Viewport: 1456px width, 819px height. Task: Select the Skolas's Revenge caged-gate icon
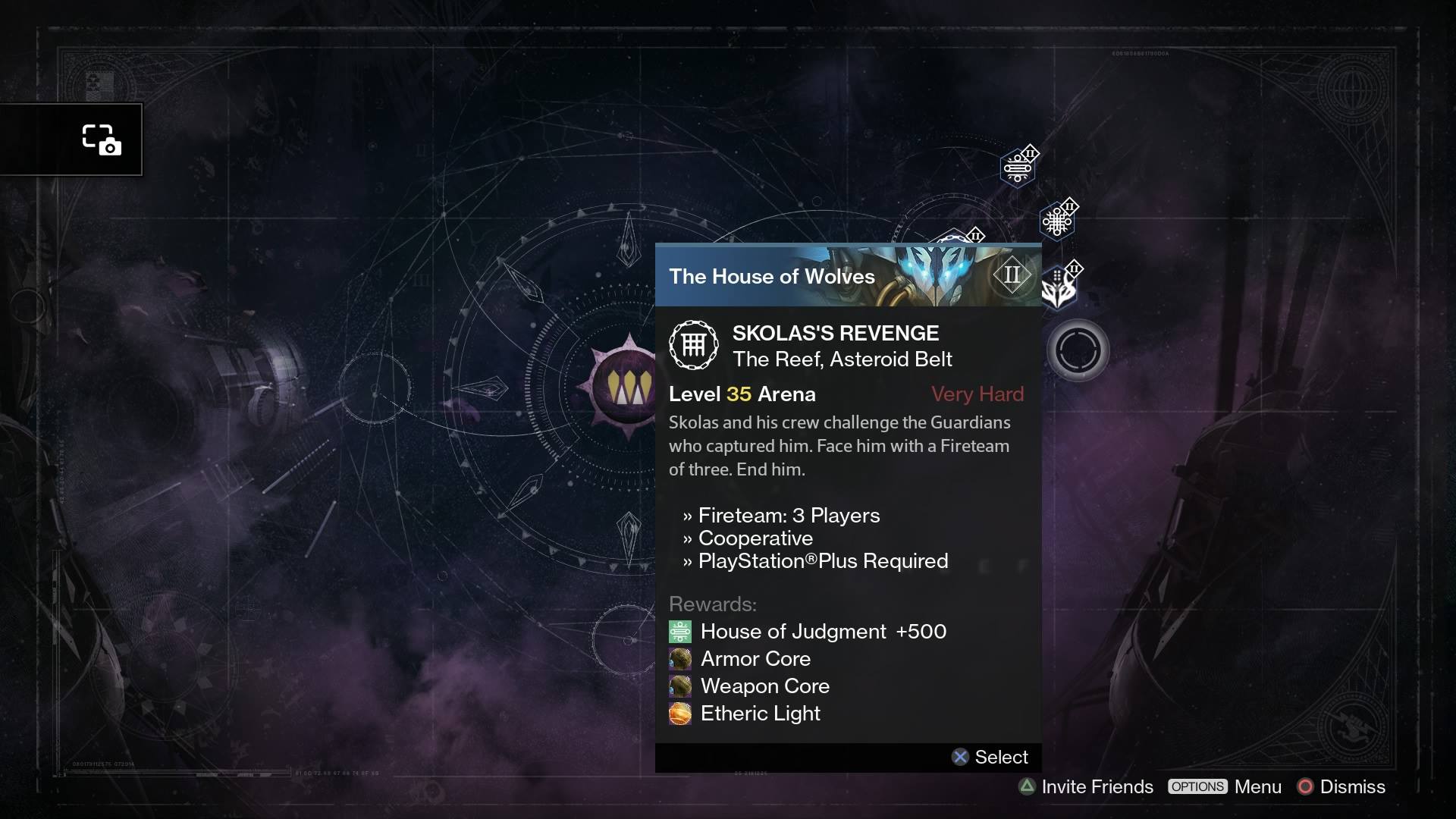[x=693, y=345]
